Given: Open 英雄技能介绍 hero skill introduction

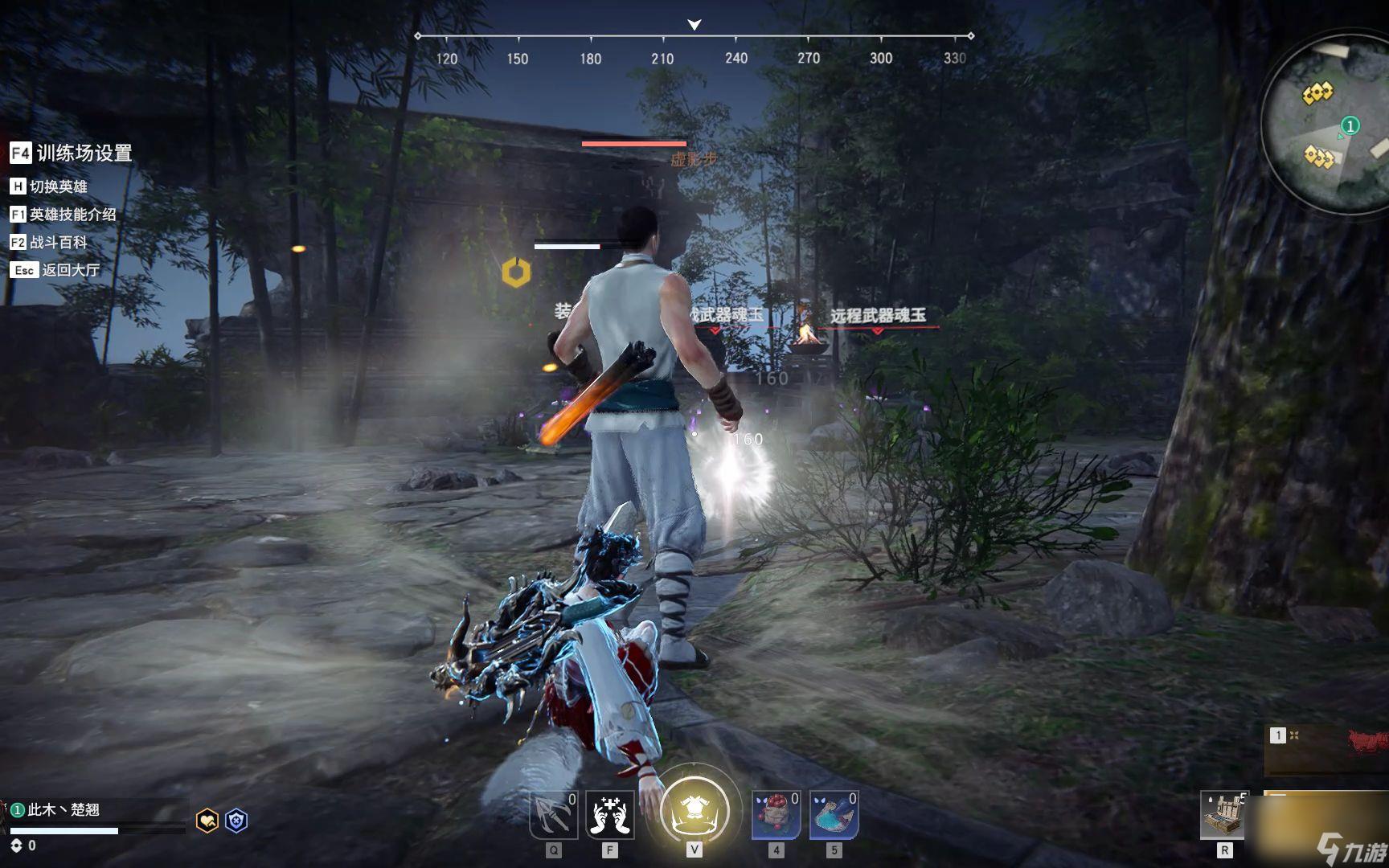Looking at the screenshot, I should [63, 215].
